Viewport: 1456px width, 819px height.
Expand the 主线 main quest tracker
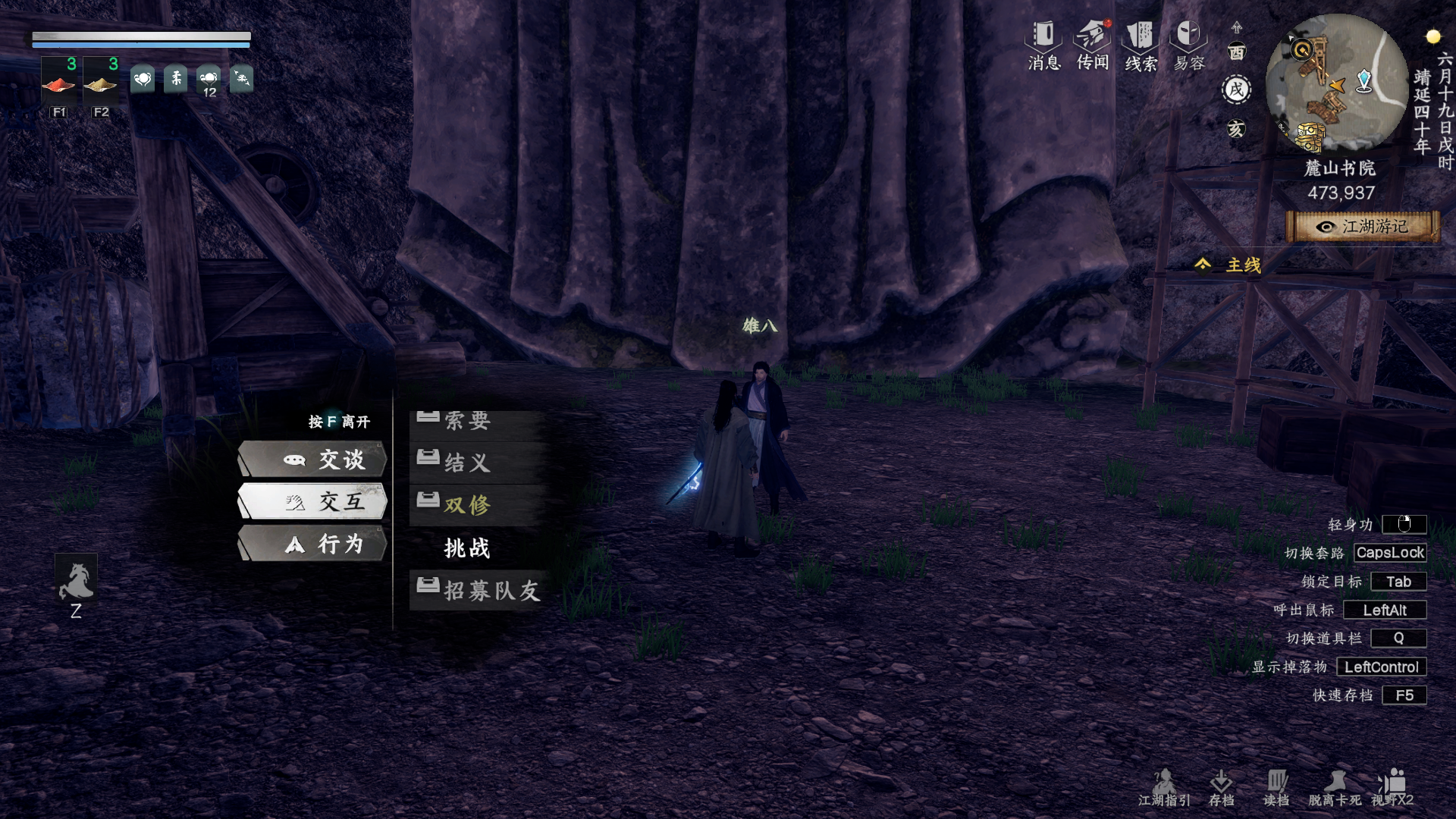point(1228,265)
